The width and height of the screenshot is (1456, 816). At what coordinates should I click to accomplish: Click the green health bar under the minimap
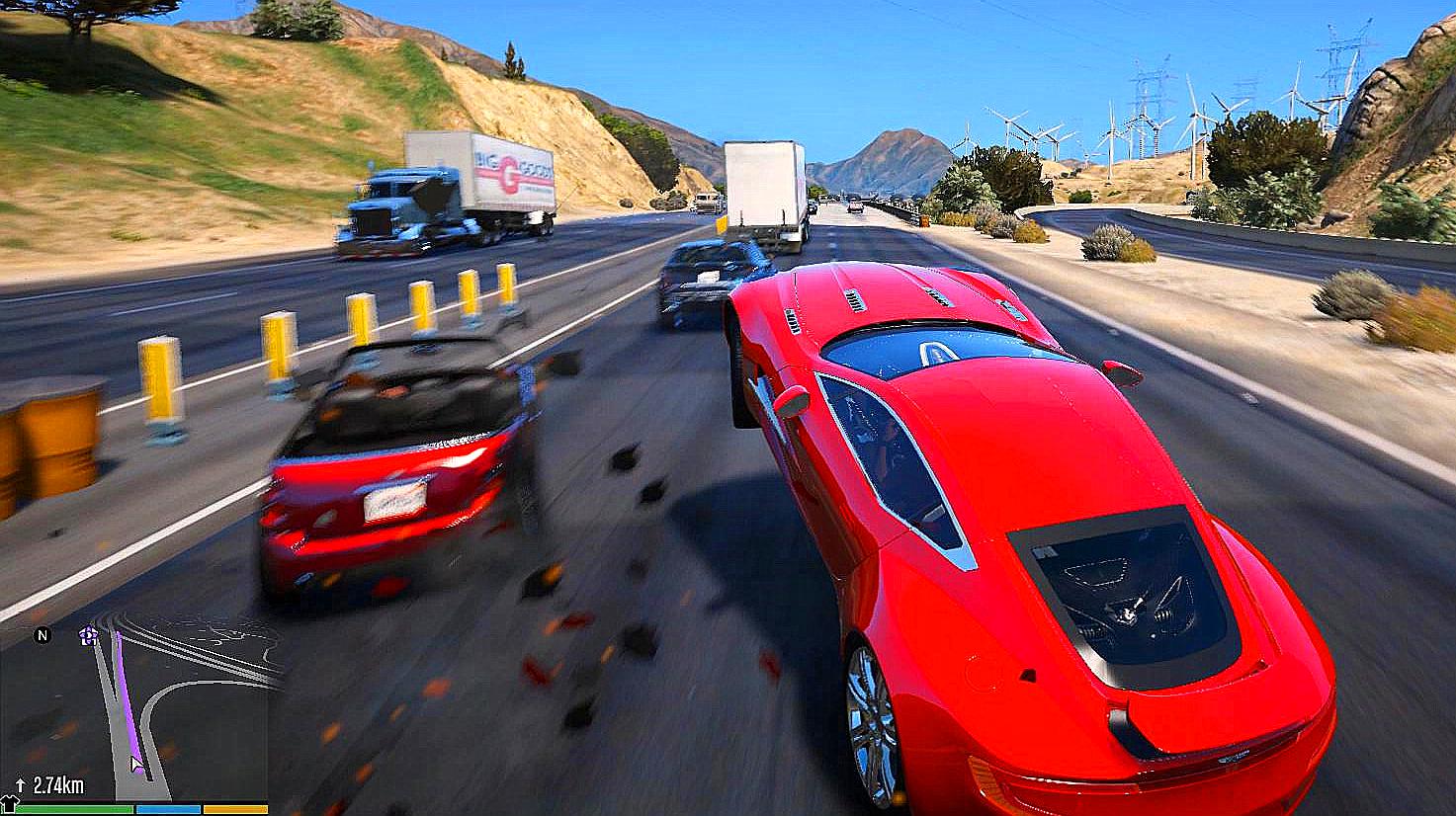[74, 810]
